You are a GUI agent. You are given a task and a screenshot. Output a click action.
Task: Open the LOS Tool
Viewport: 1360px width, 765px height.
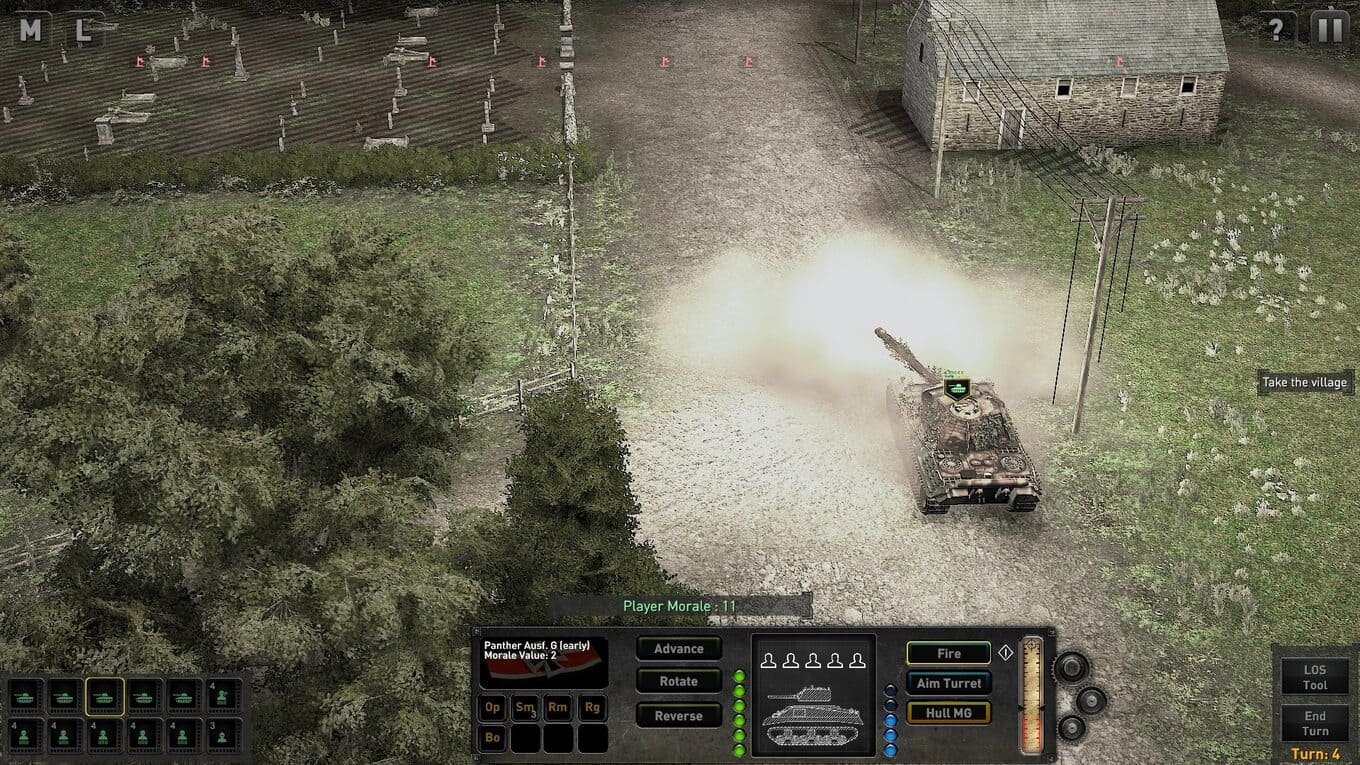[1314, 678]
